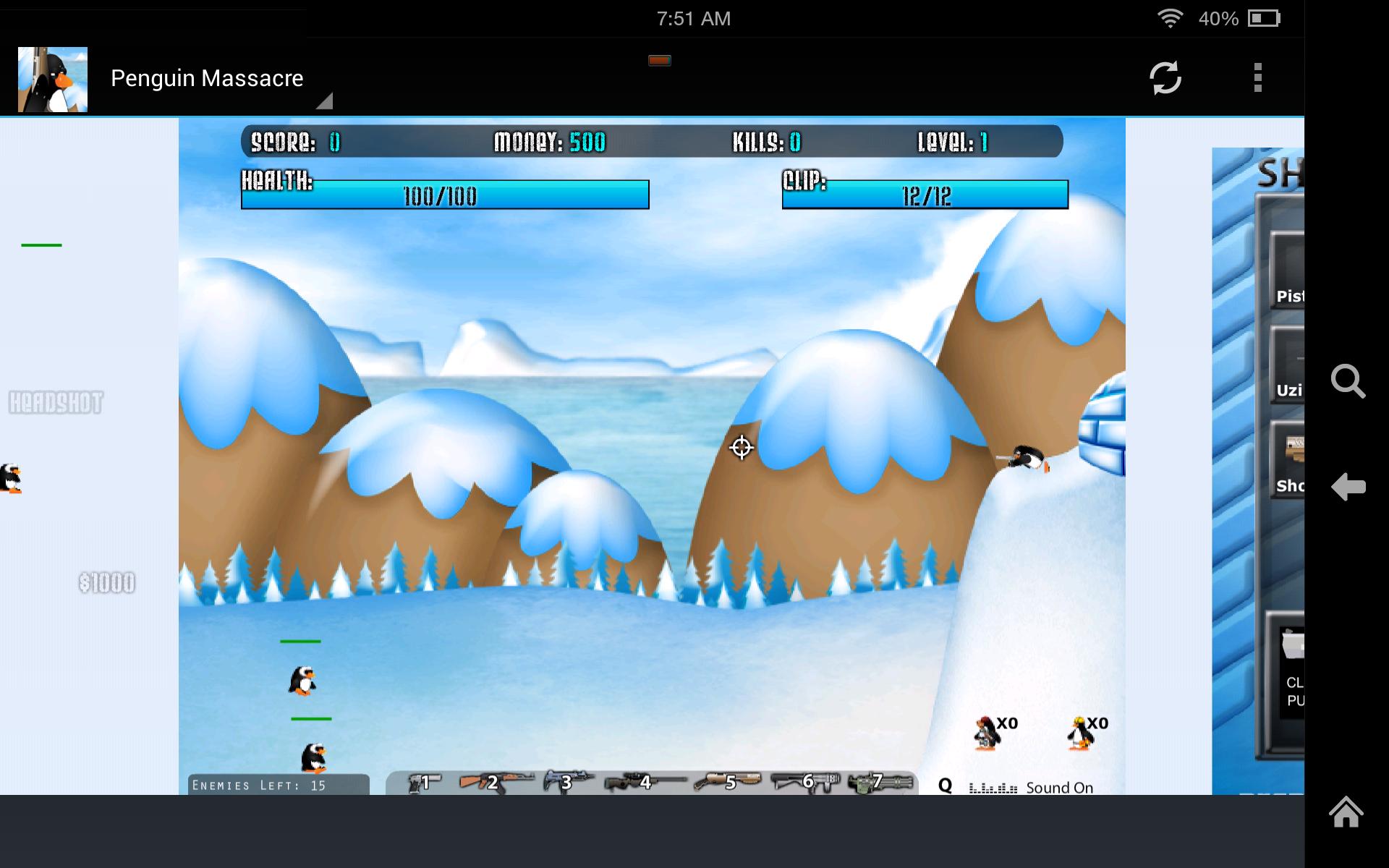Open the search magnifier in the sidebar
Screen dimensions: 1389x868
(1348, 383)
